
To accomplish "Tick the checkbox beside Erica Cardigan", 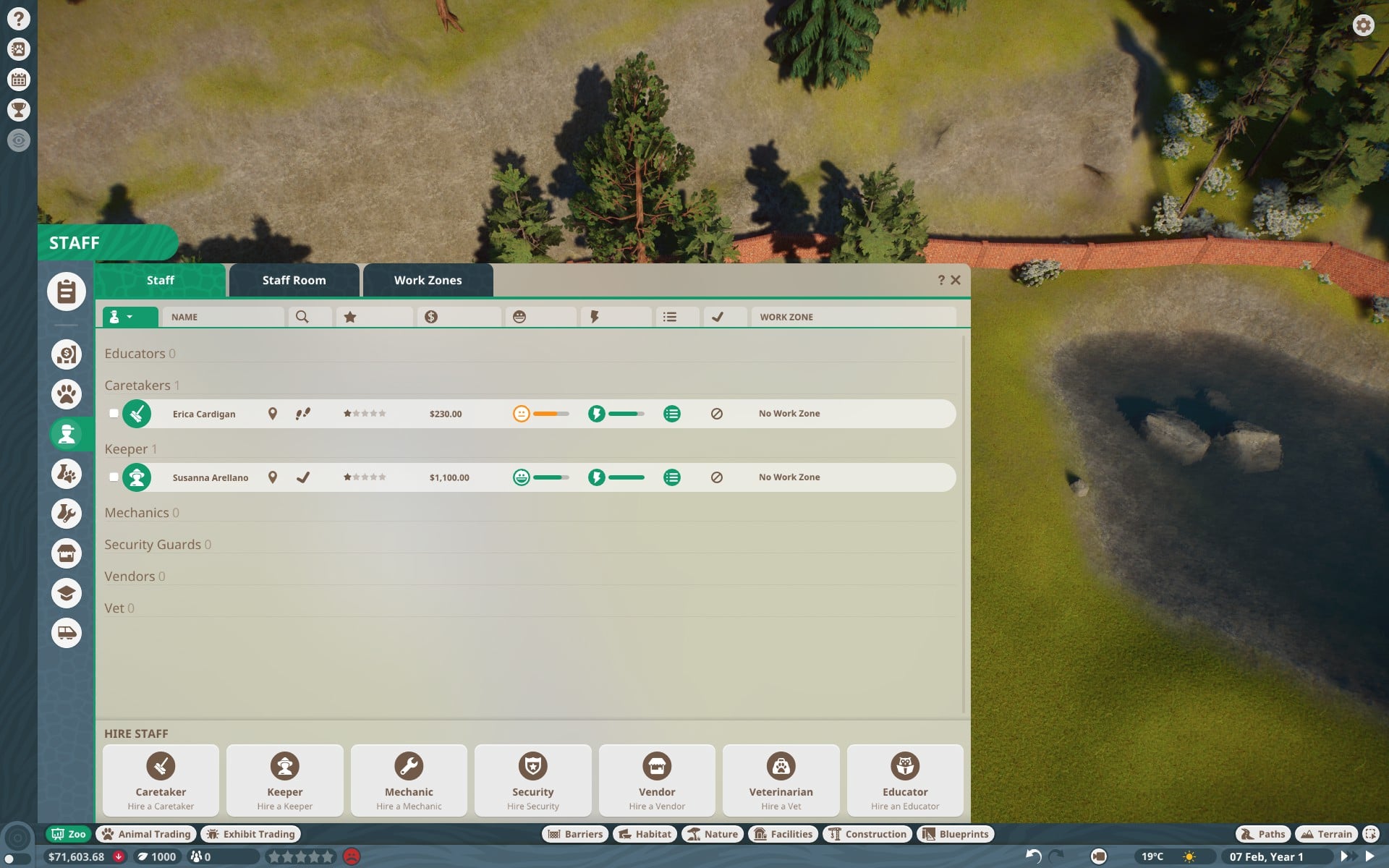I will [x=114, y=414].
